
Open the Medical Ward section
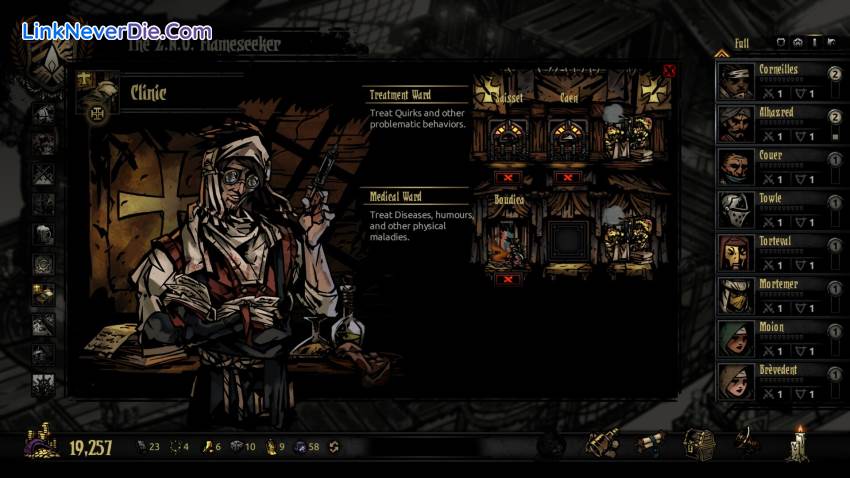[x=396, y=197]
